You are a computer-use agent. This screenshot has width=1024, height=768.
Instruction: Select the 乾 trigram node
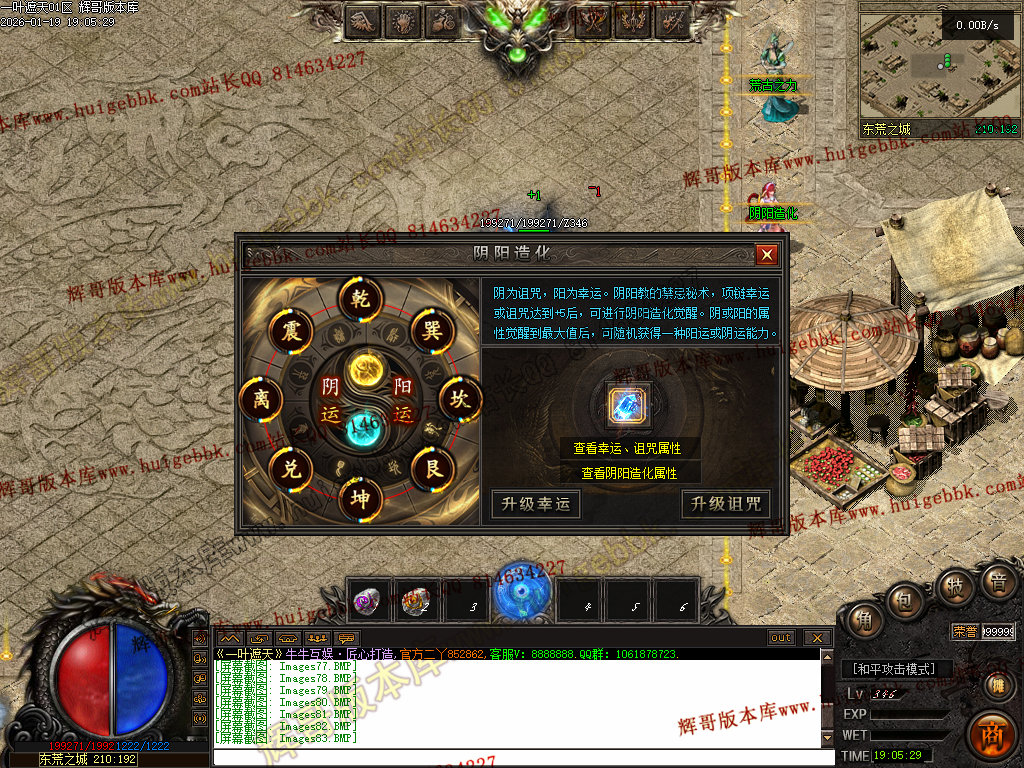[x=360, y=297]
